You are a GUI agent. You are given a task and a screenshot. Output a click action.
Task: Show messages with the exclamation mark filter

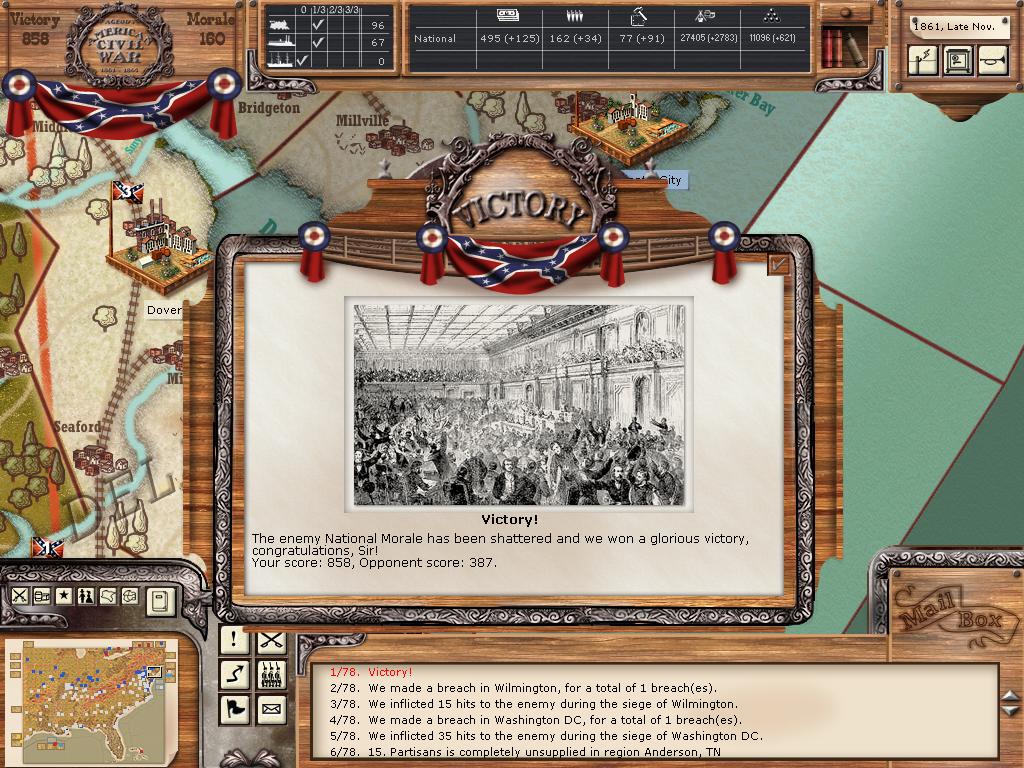234,640
